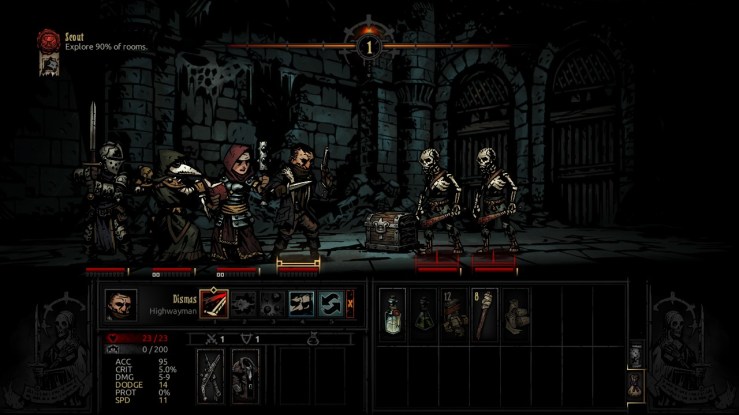Image resolution: width=739 pixels, height=415 pixels.
Task: Inspect the equipped crossed blade and pistol
Action: pyautogui.click(x=211, y=376)
